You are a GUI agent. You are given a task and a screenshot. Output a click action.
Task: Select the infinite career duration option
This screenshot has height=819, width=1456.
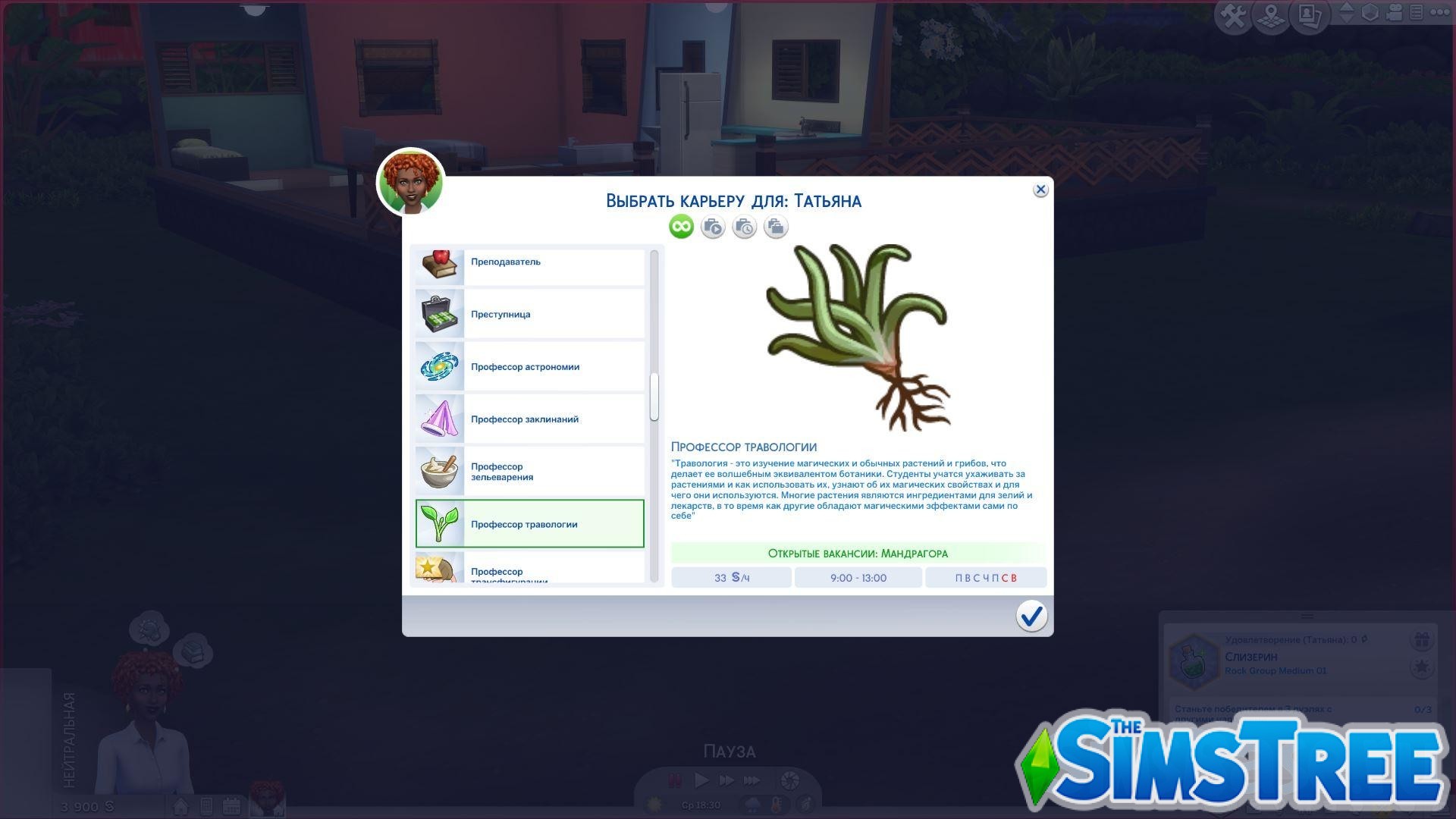coord(680,226)
